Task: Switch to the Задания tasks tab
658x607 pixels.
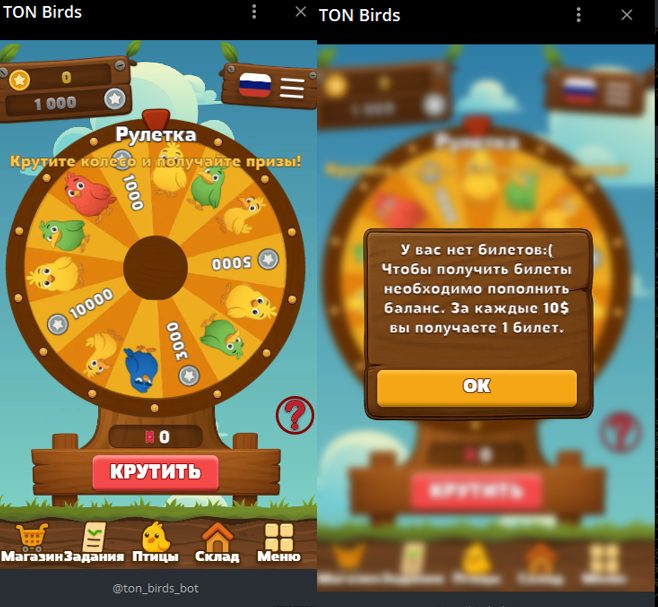Action: click(94, 544)
